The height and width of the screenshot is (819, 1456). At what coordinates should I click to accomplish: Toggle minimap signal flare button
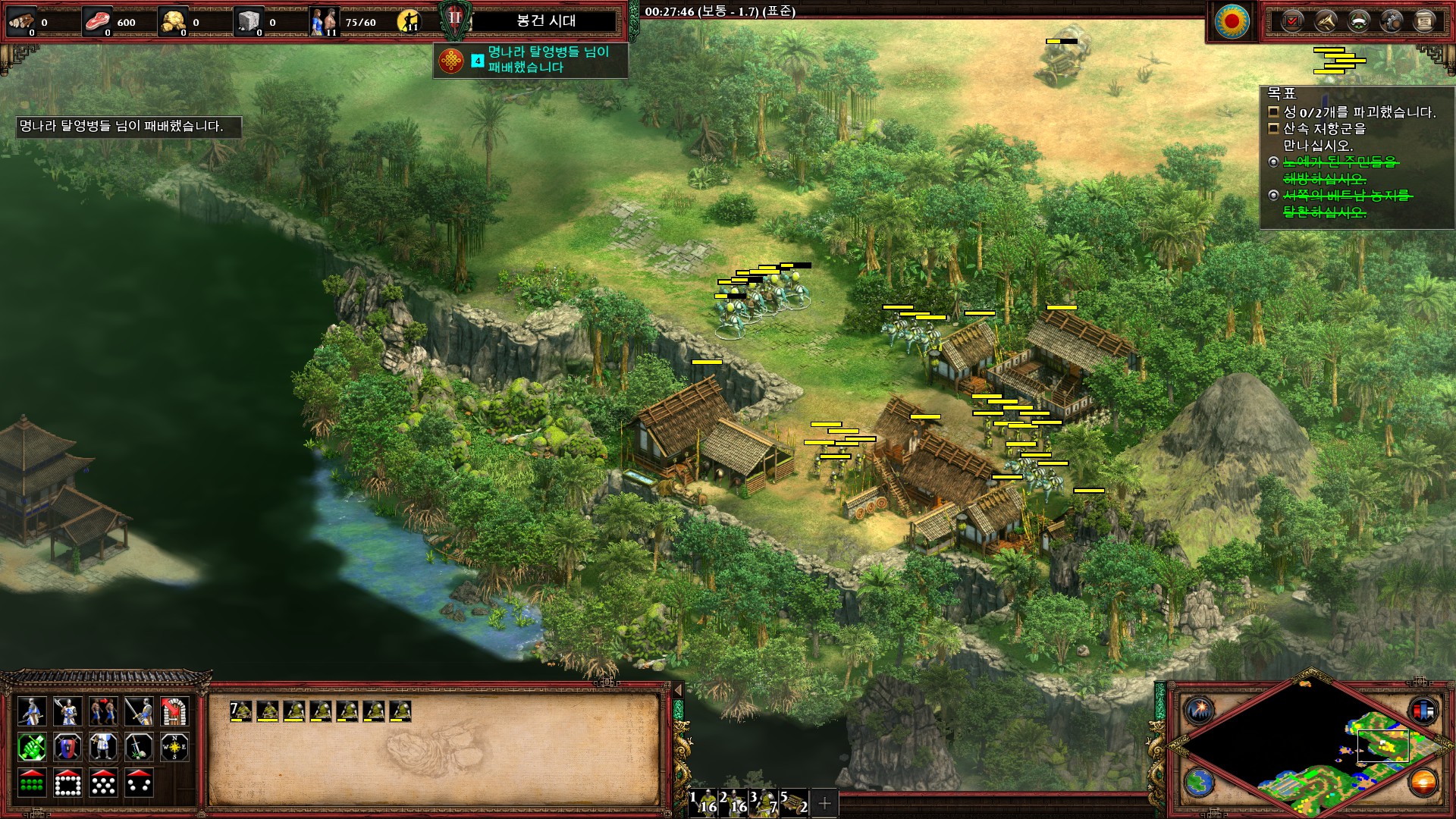tap(1200, 711)
